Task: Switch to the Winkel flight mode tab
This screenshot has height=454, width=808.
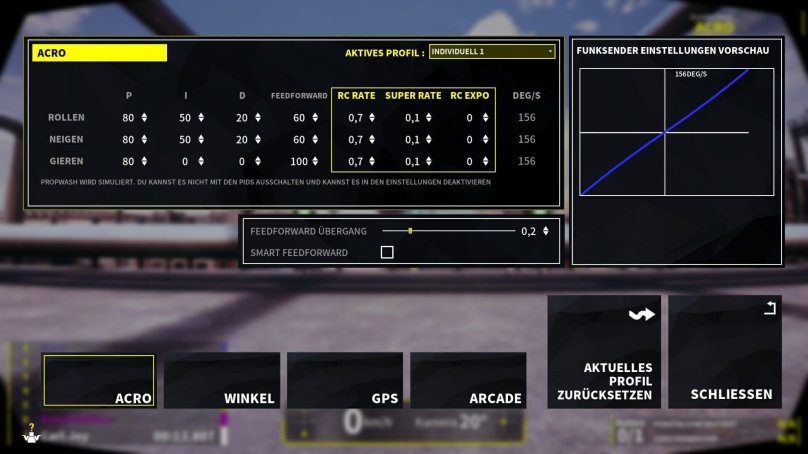Action: [222, 381]
